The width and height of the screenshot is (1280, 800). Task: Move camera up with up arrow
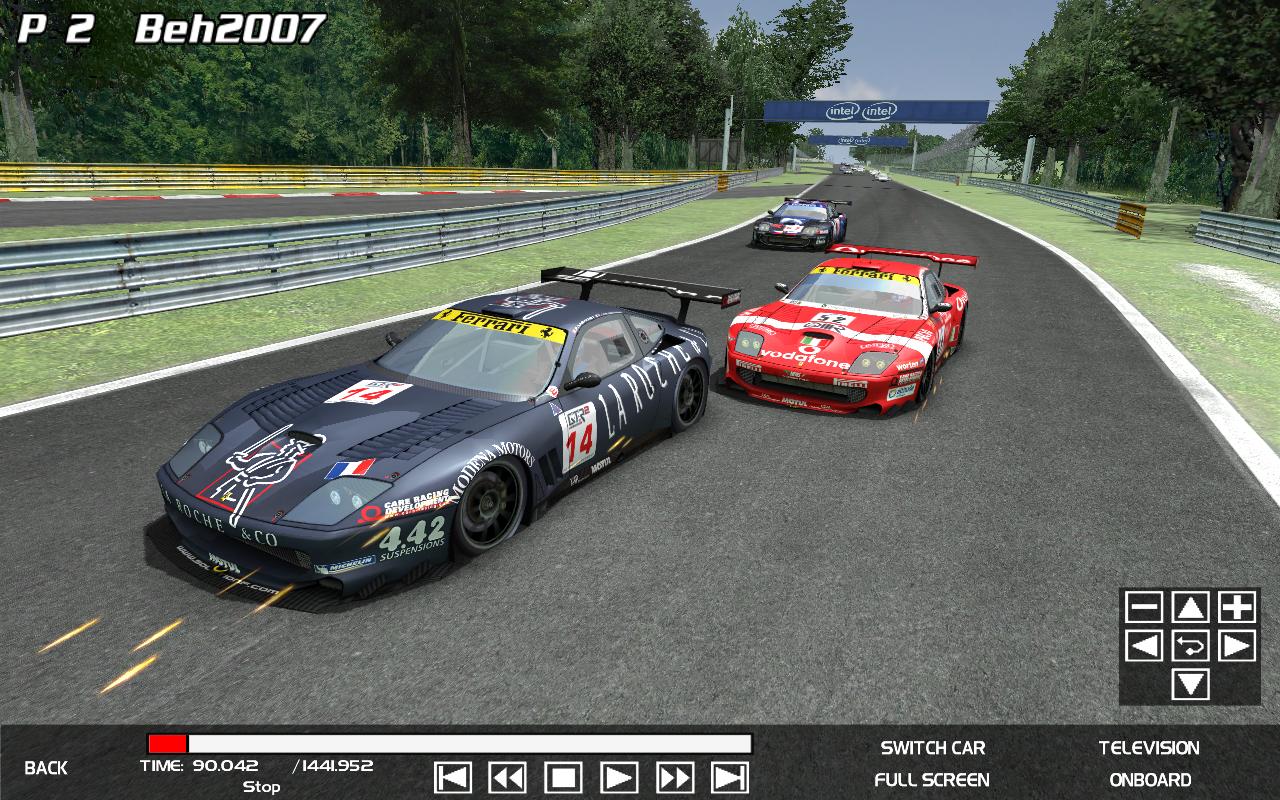(1190, 607)
